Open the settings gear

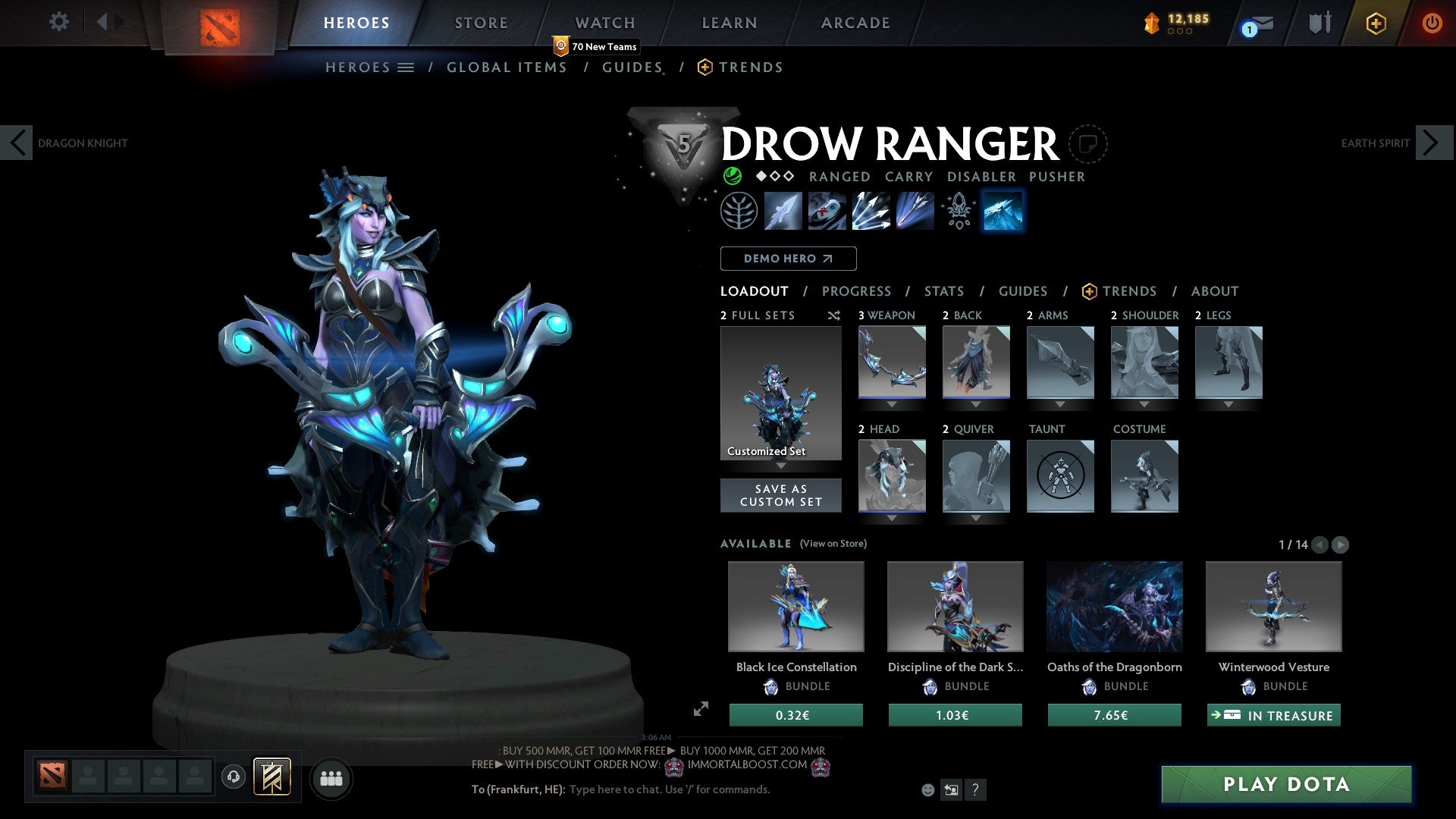point(59,21)
